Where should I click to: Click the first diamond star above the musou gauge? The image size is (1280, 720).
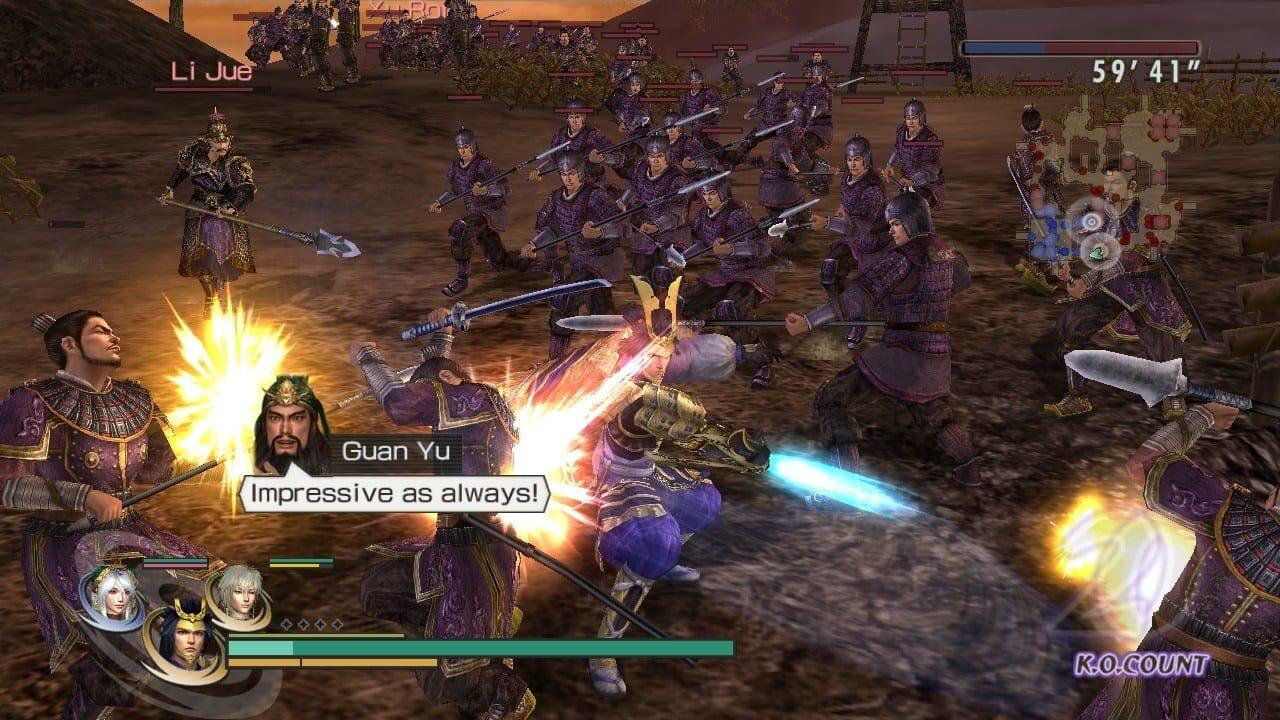[x=287, y=624]
